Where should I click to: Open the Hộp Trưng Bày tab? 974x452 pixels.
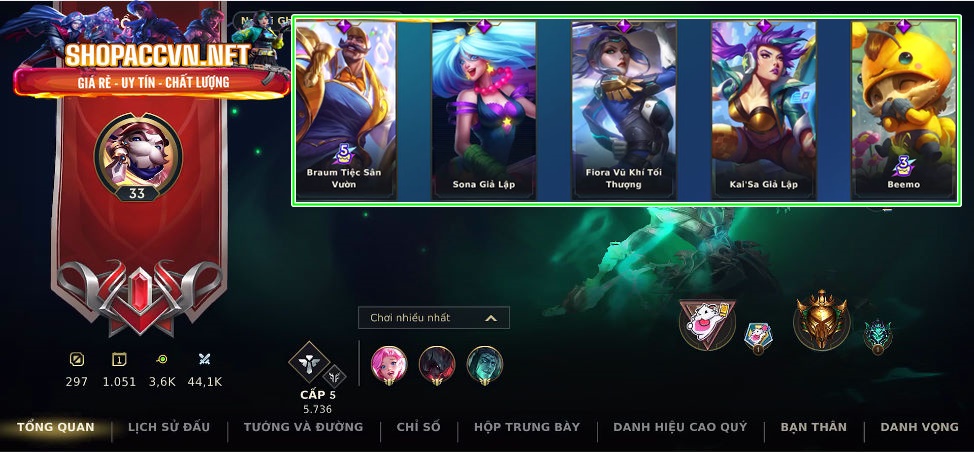tap(527, 428)
